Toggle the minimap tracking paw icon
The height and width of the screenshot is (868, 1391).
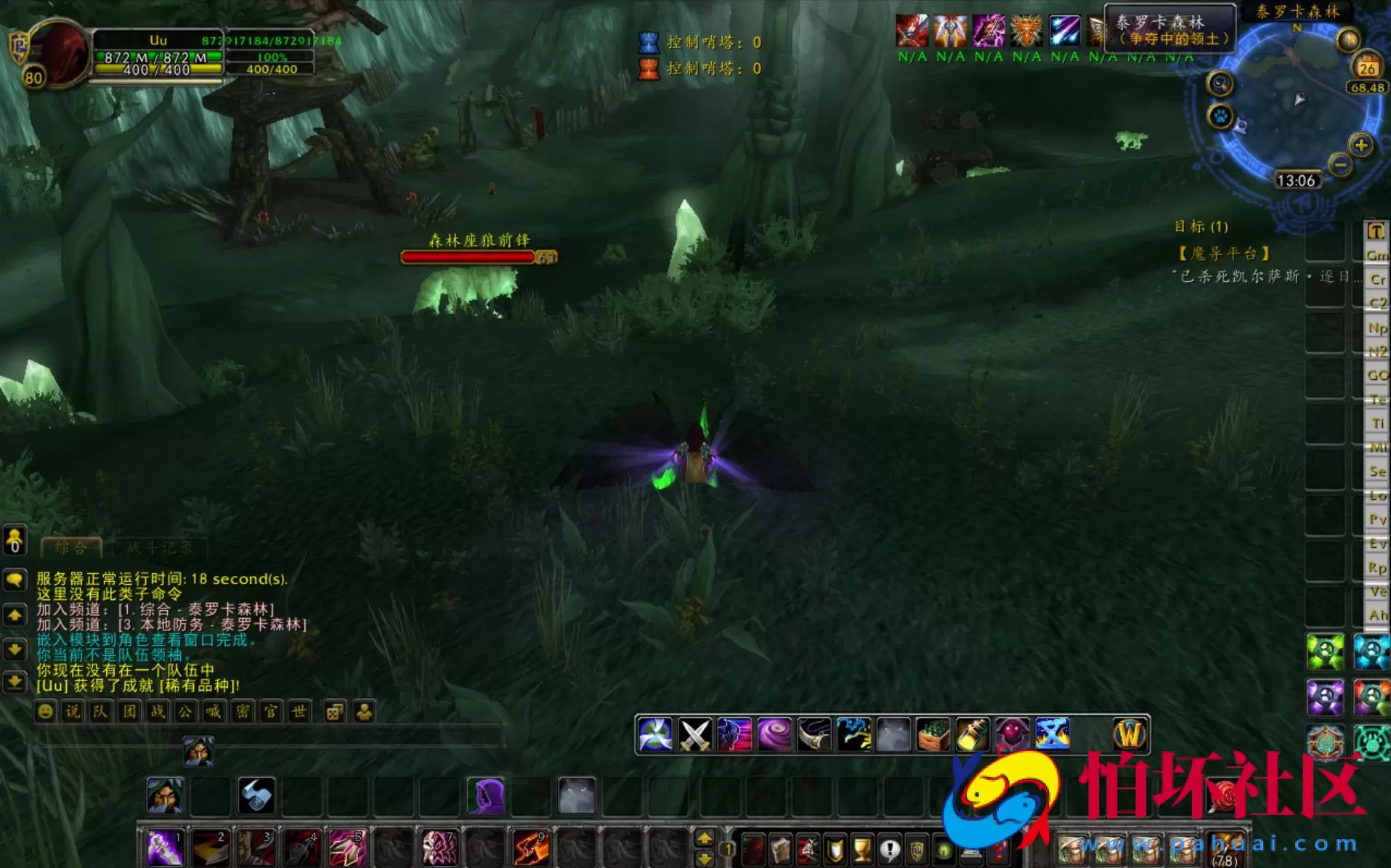pos(1222,115)
